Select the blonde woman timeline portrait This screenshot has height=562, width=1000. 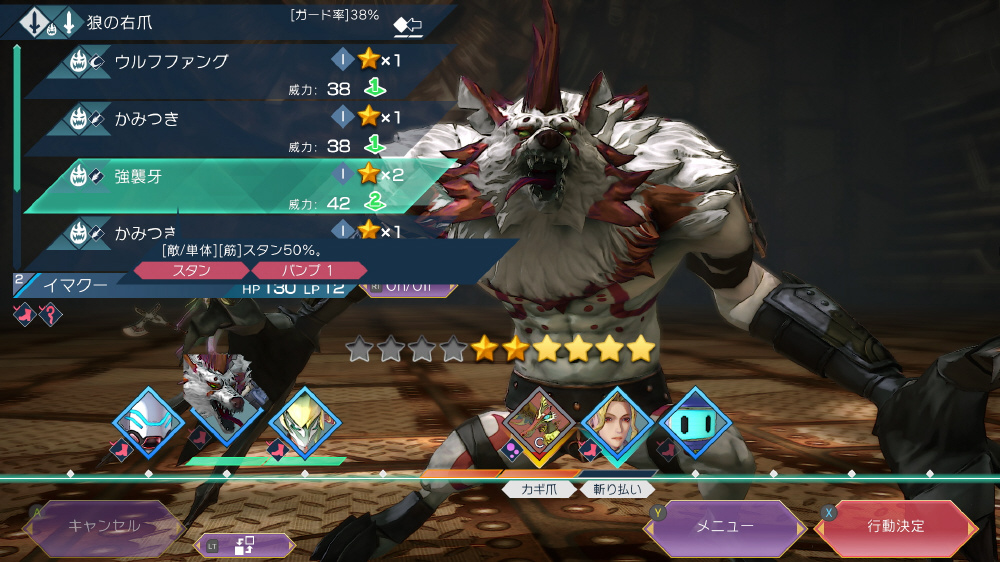tap(617, 423)
